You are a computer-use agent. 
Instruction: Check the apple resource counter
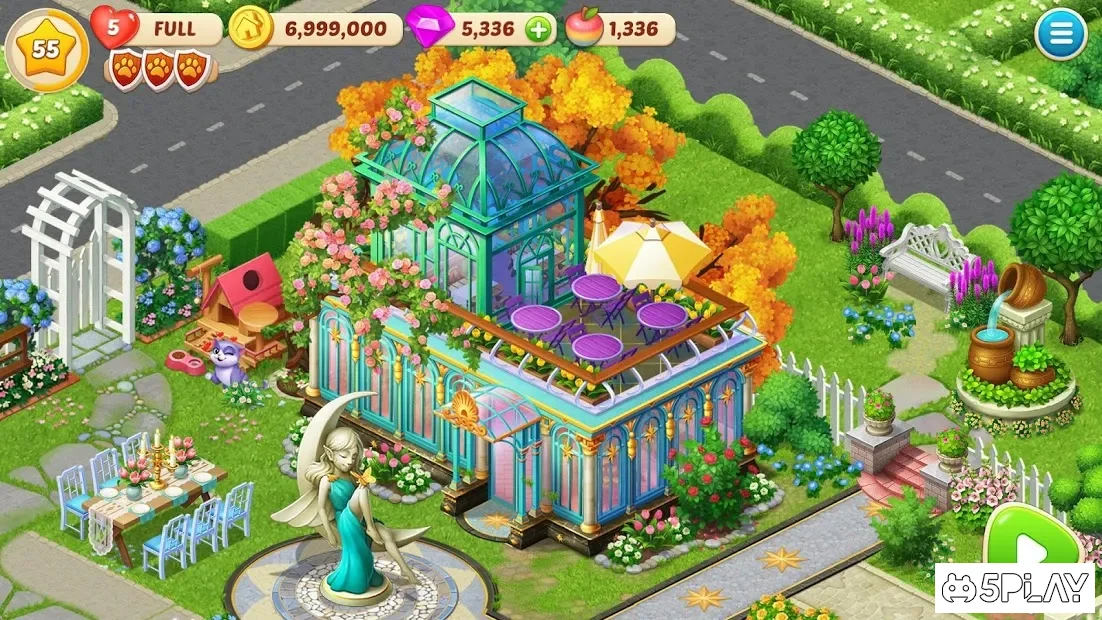(x=620, y=29)
